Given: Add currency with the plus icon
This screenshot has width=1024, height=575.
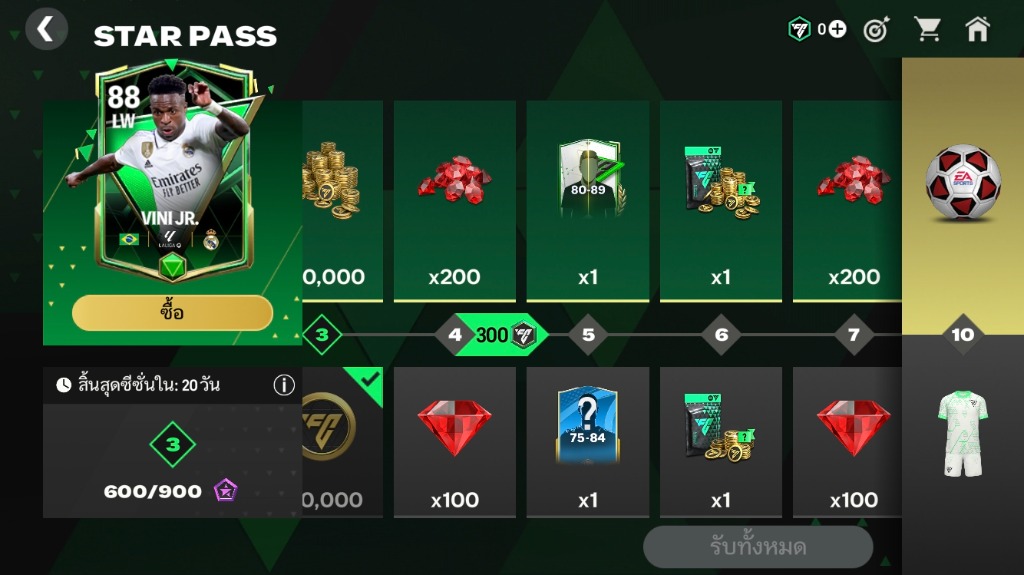Looking at the screenshot, I should point(837,30).
